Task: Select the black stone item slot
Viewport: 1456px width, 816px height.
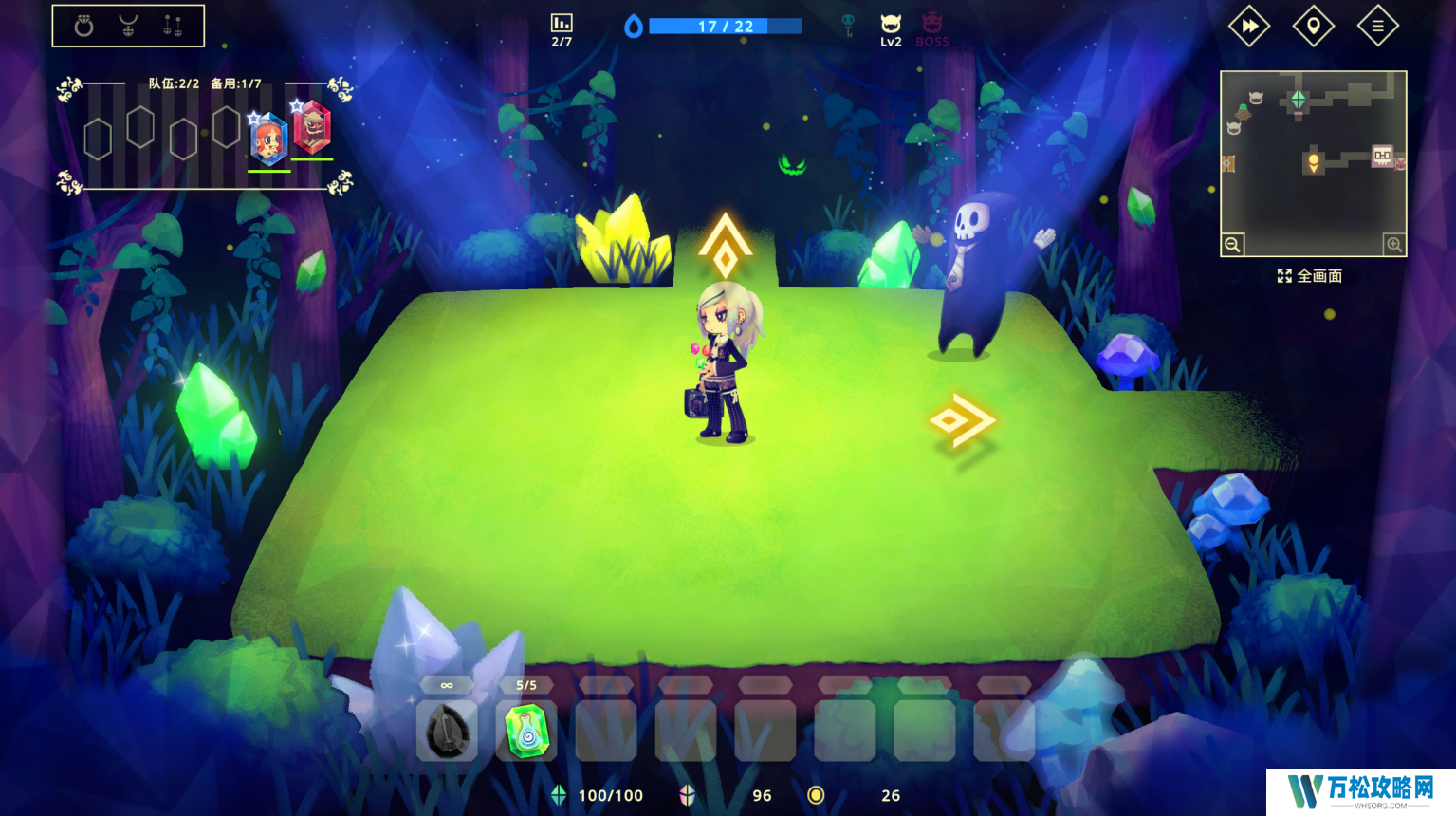Action: point(446,731)
